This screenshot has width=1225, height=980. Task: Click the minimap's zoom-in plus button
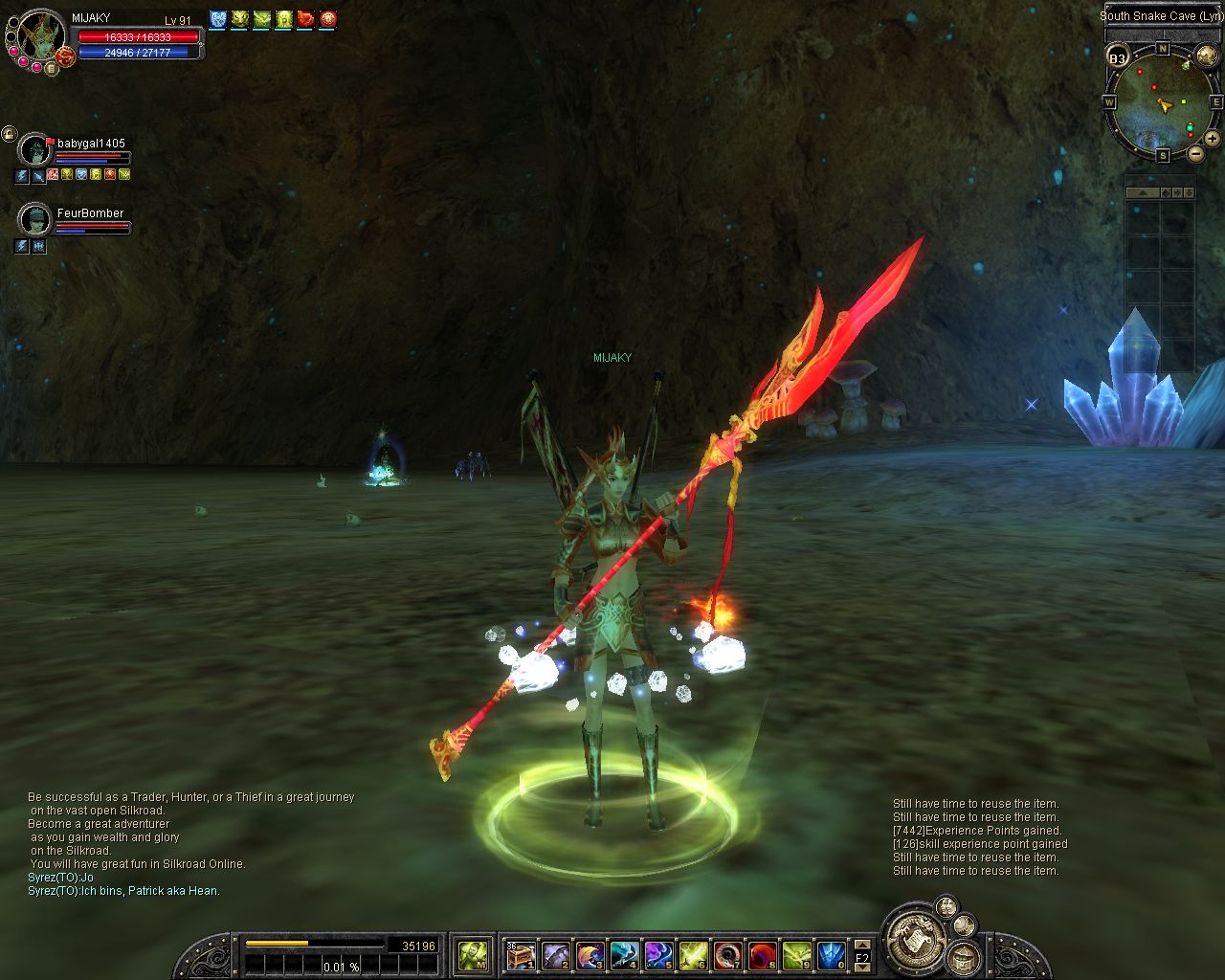1212,139
